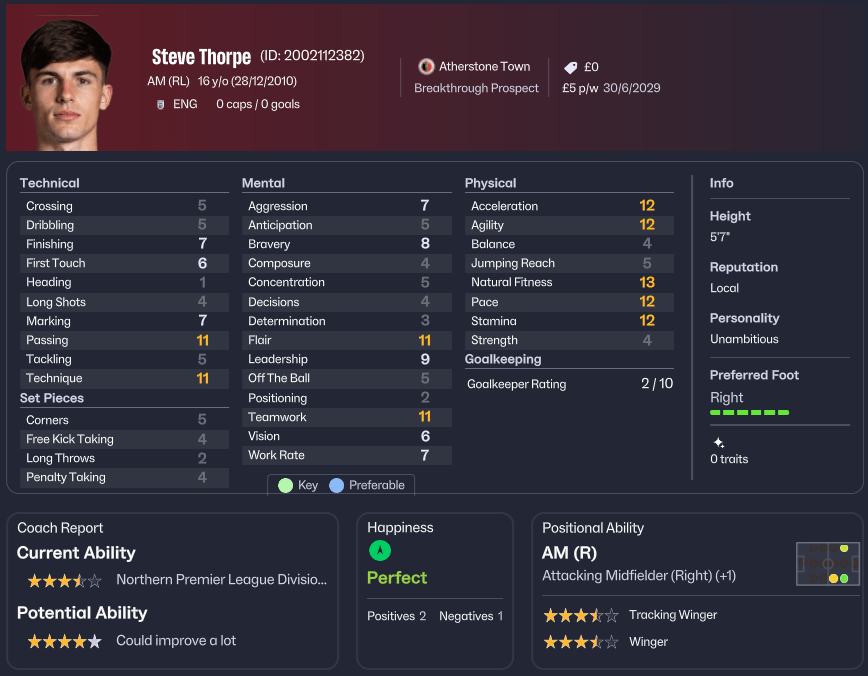Click the pitch position map thumbnail

[x=828, y=565]
